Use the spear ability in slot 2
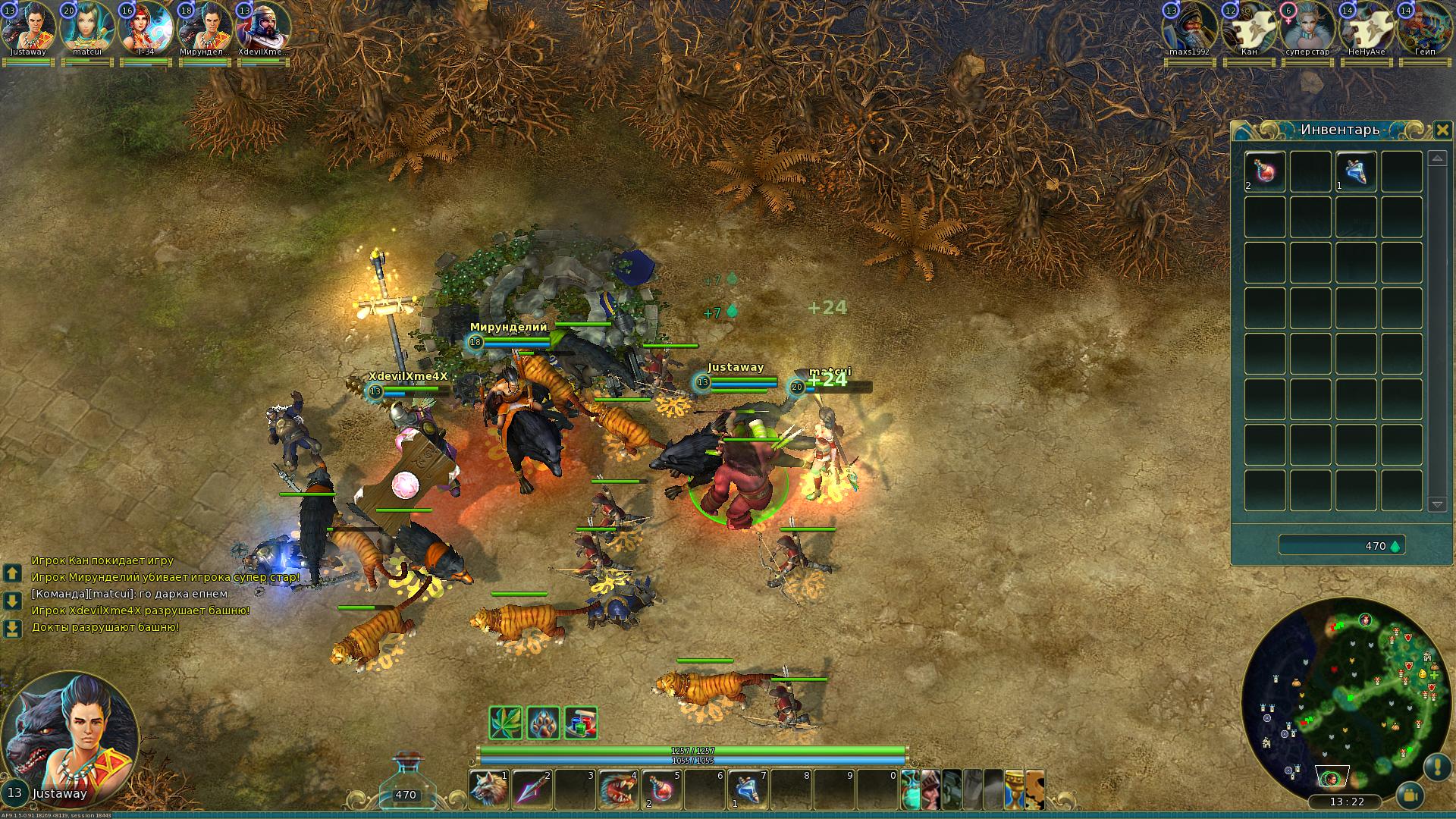1456x819 pixels. [532, 789]
